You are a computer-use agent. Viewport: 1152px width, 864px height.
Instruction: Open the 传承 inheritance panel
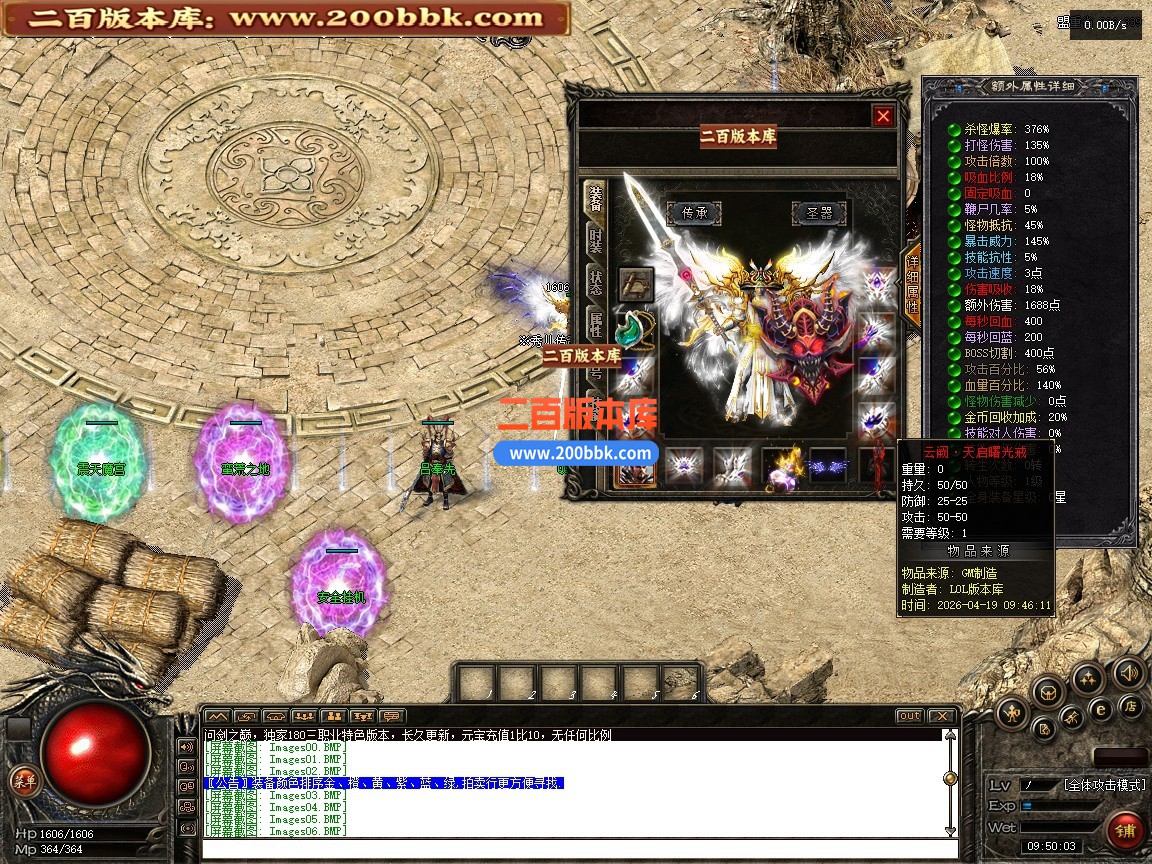(694, 212)
